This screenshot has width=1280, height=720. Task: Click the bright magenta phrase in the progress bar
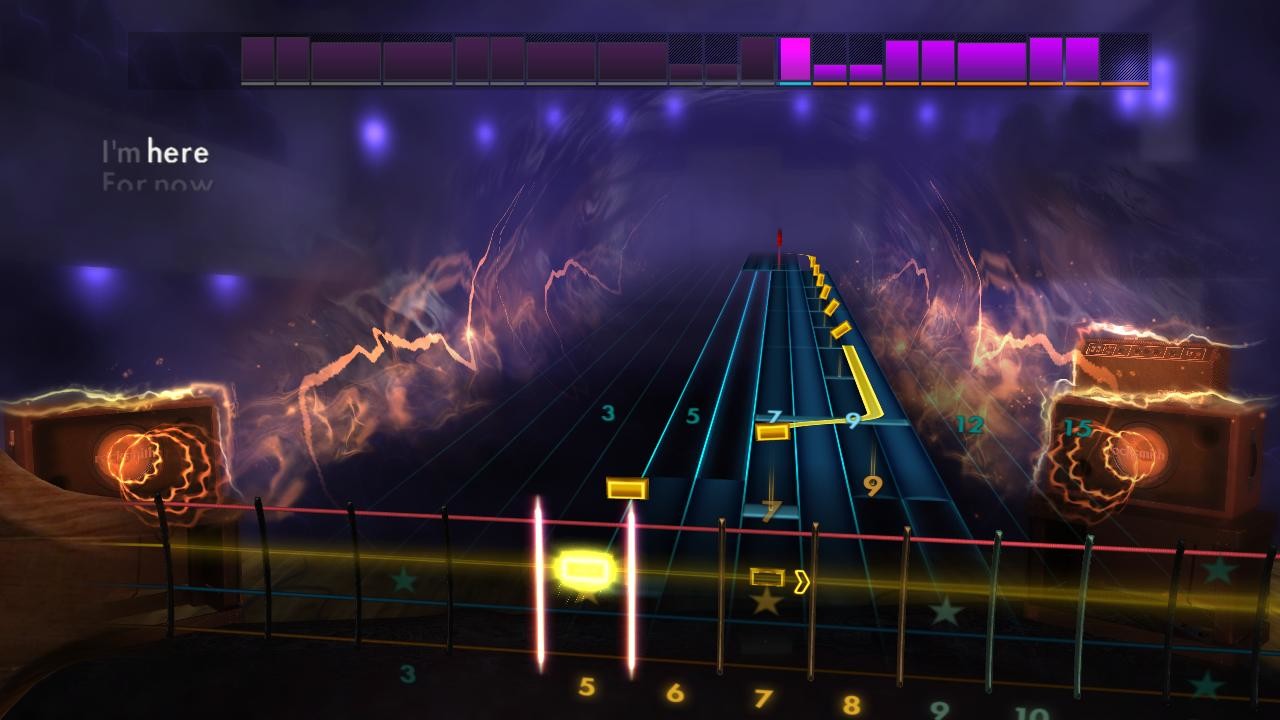coord(797,60)
